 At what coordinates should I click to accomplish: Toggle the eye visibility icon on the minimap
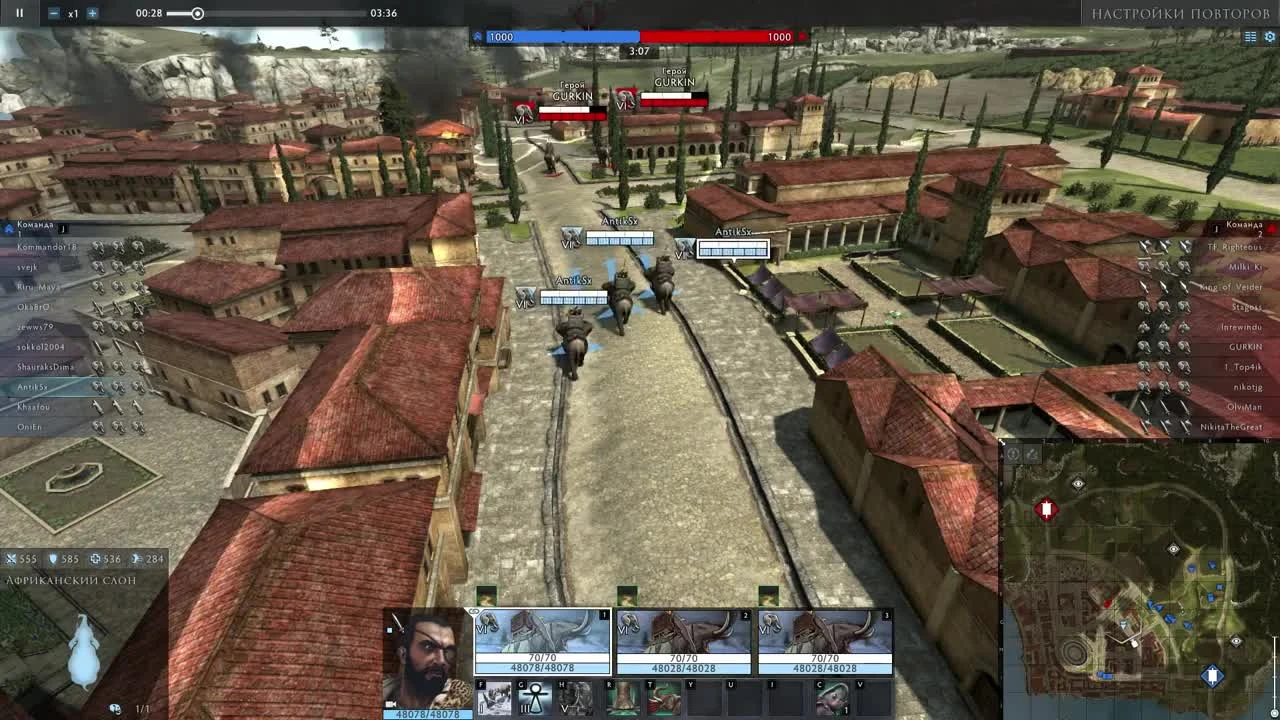click(1077, 484)
